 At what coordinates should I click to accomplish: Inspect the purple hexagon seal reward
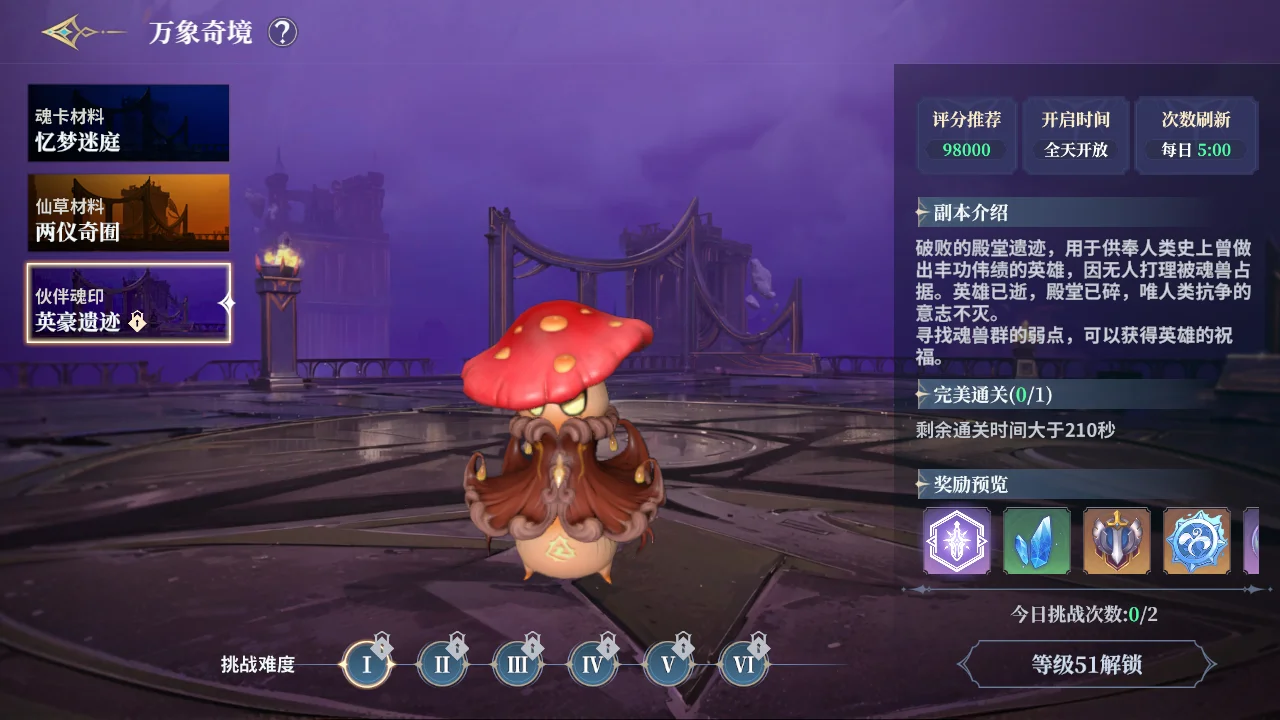pyautogui.click(x=957, y=541)
